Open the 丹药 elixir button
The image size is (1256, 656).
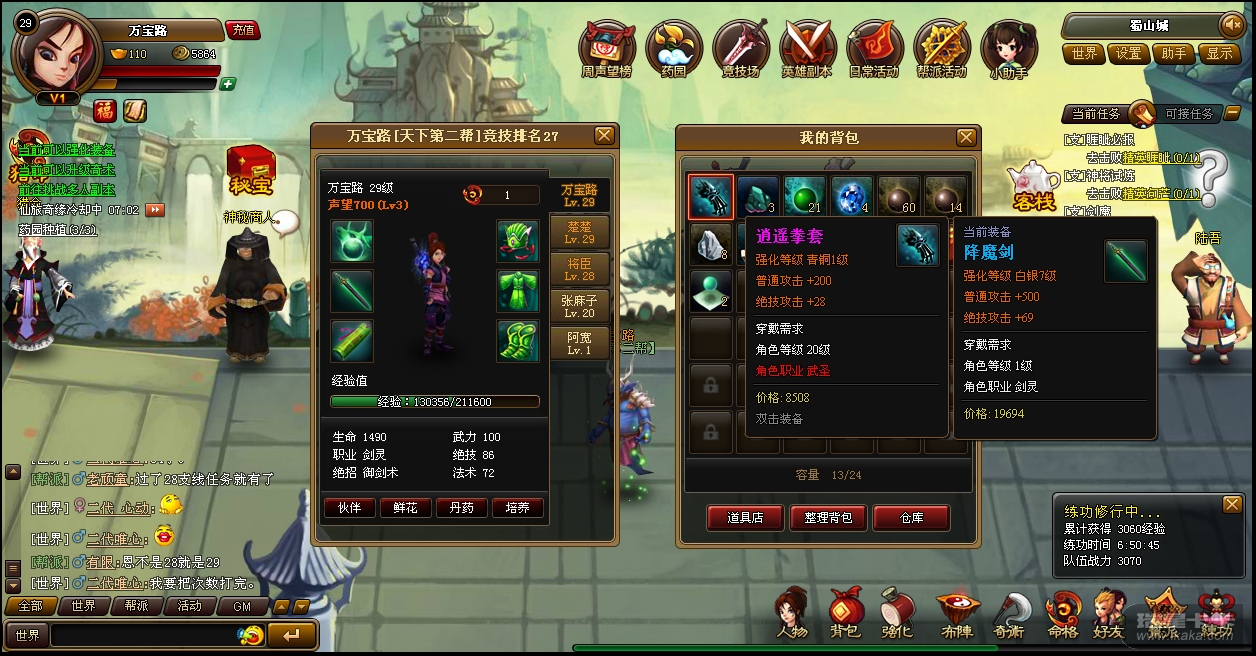pos(461,508)
